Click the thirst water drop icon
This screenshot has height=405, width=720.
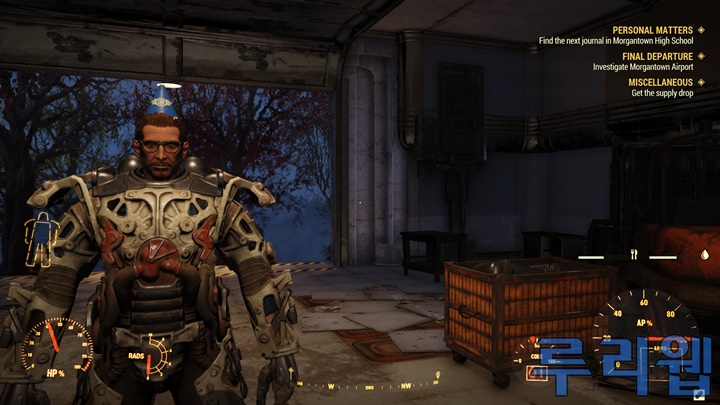pos(704,256)
